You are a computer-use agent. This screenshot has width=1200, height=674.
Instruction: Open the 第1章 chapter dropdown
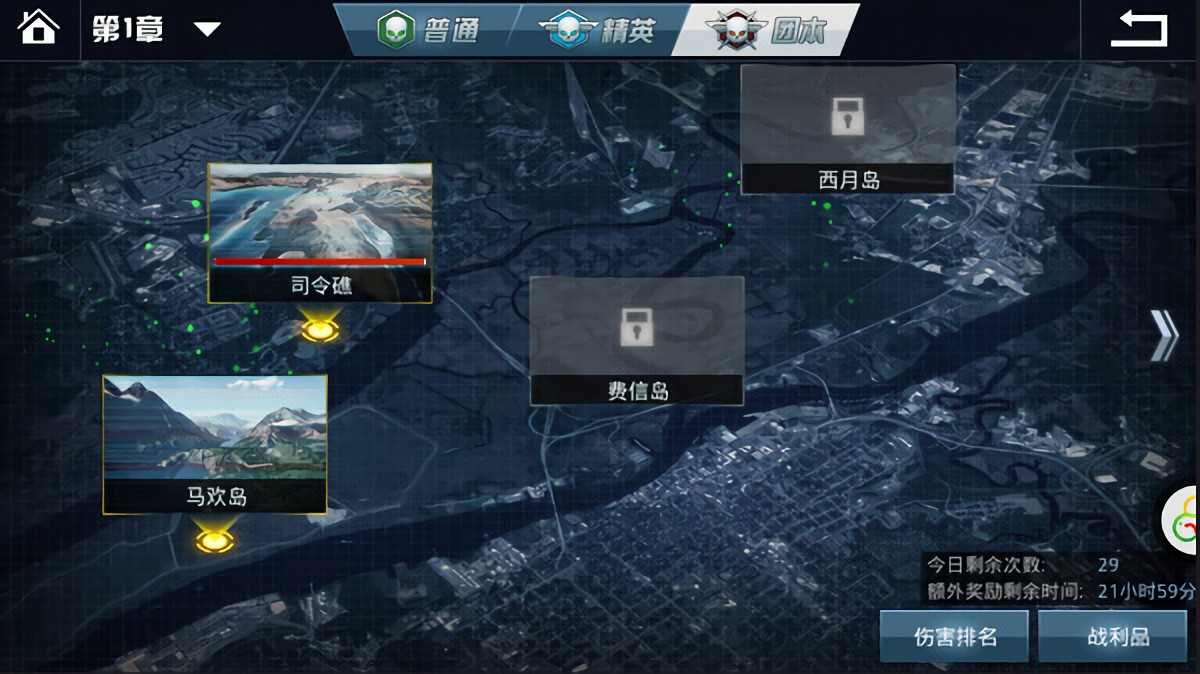click(206, 29)
